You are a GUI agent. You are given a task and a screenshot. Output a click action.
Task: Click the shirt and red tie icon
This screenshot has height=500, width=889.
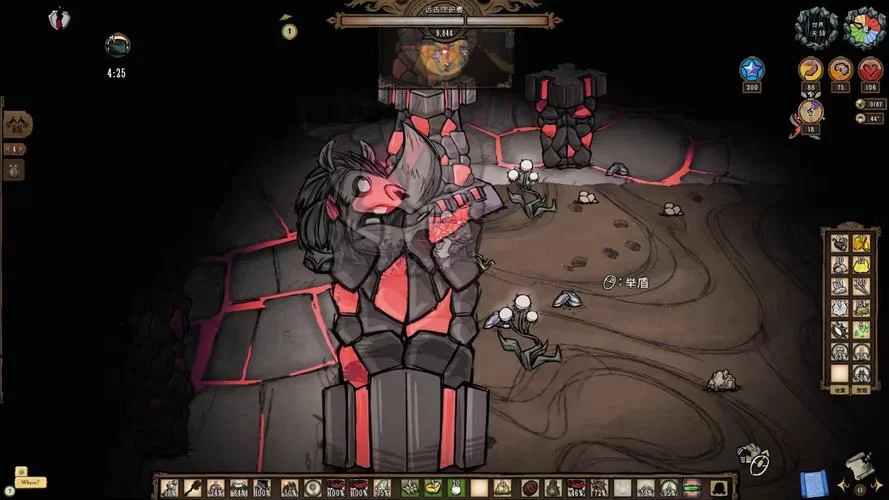click(59, 18)
